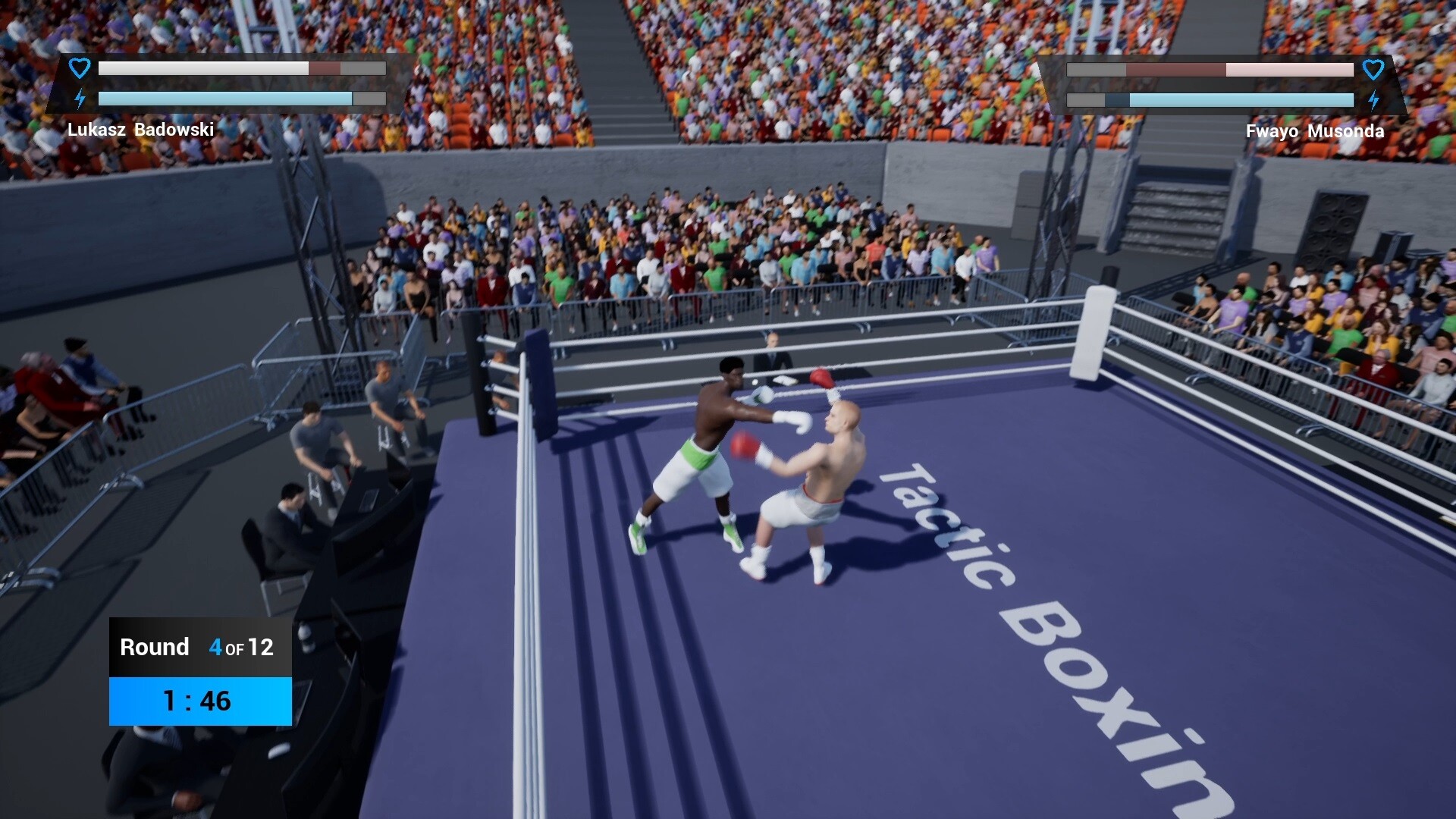Toggle Lukasz Badowski's health bar display
The height and width of the screenshot is (819, 1456).
pyautogui.click(x=241, y=68)
